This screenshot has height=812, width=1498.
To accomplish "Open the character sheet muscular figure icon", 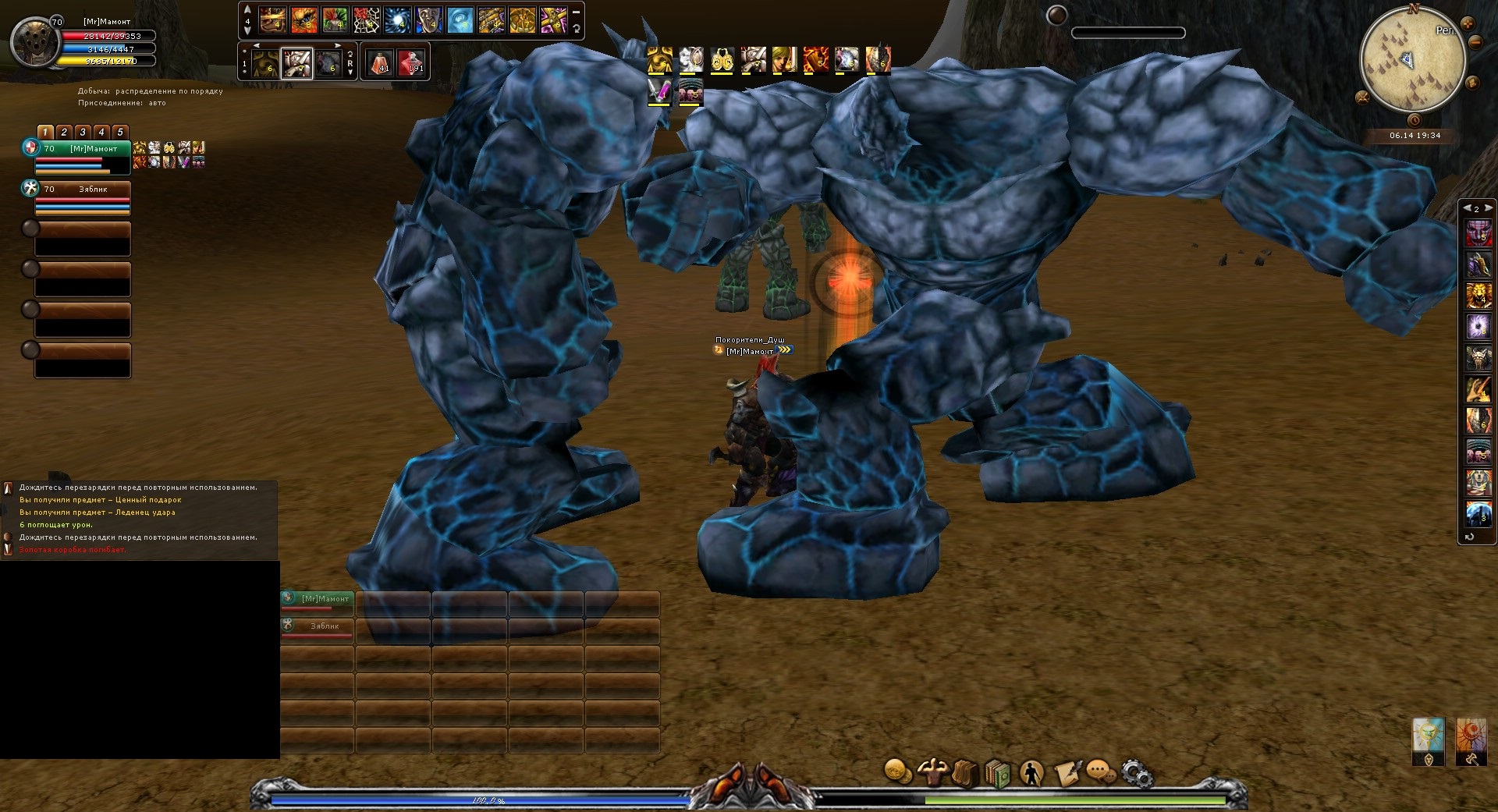I will [x=932, y=772].
